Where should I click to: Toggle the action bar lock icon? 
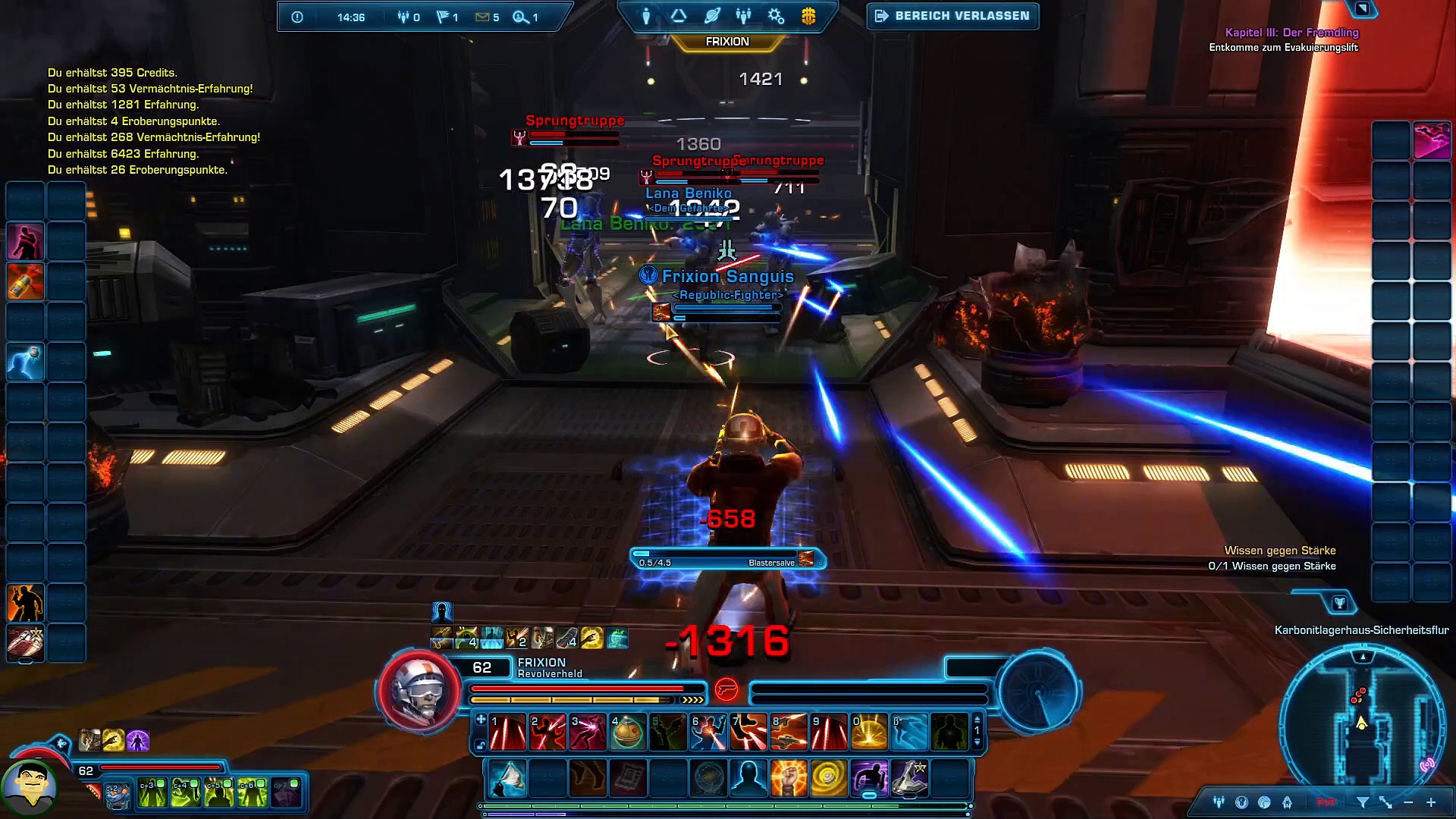tap(480, 745)
